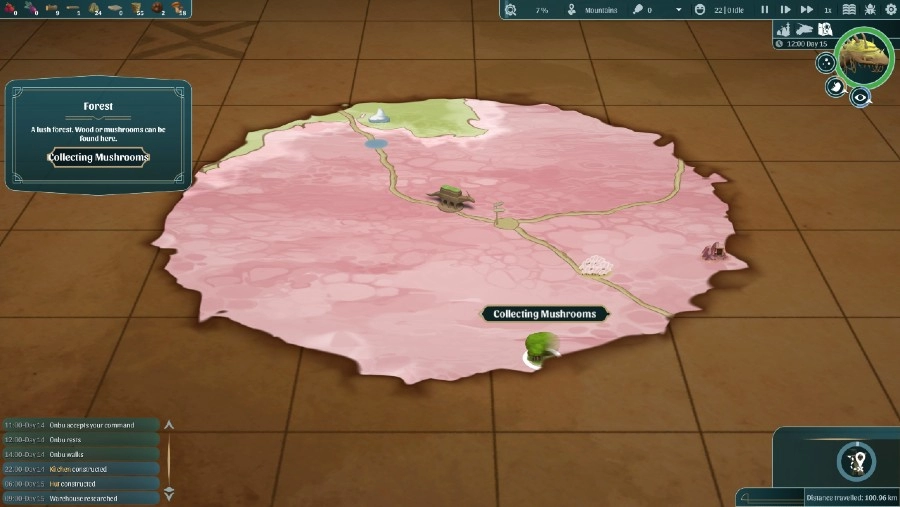Set game to normal play speed

[785, 9]
